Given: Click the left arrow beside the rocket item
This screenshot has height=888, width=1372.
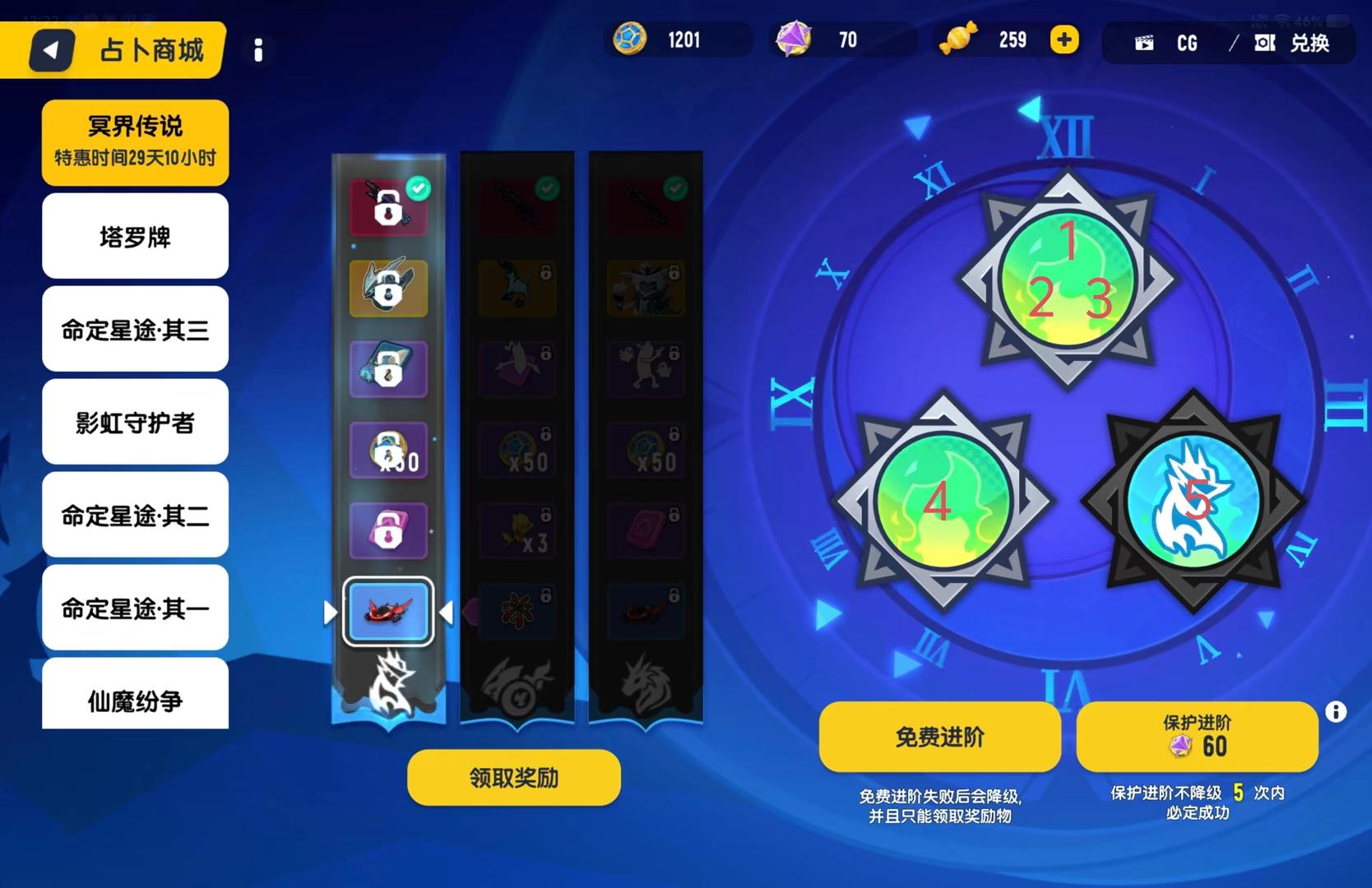Looking at the screenshot, I should (x=331, y=612).
